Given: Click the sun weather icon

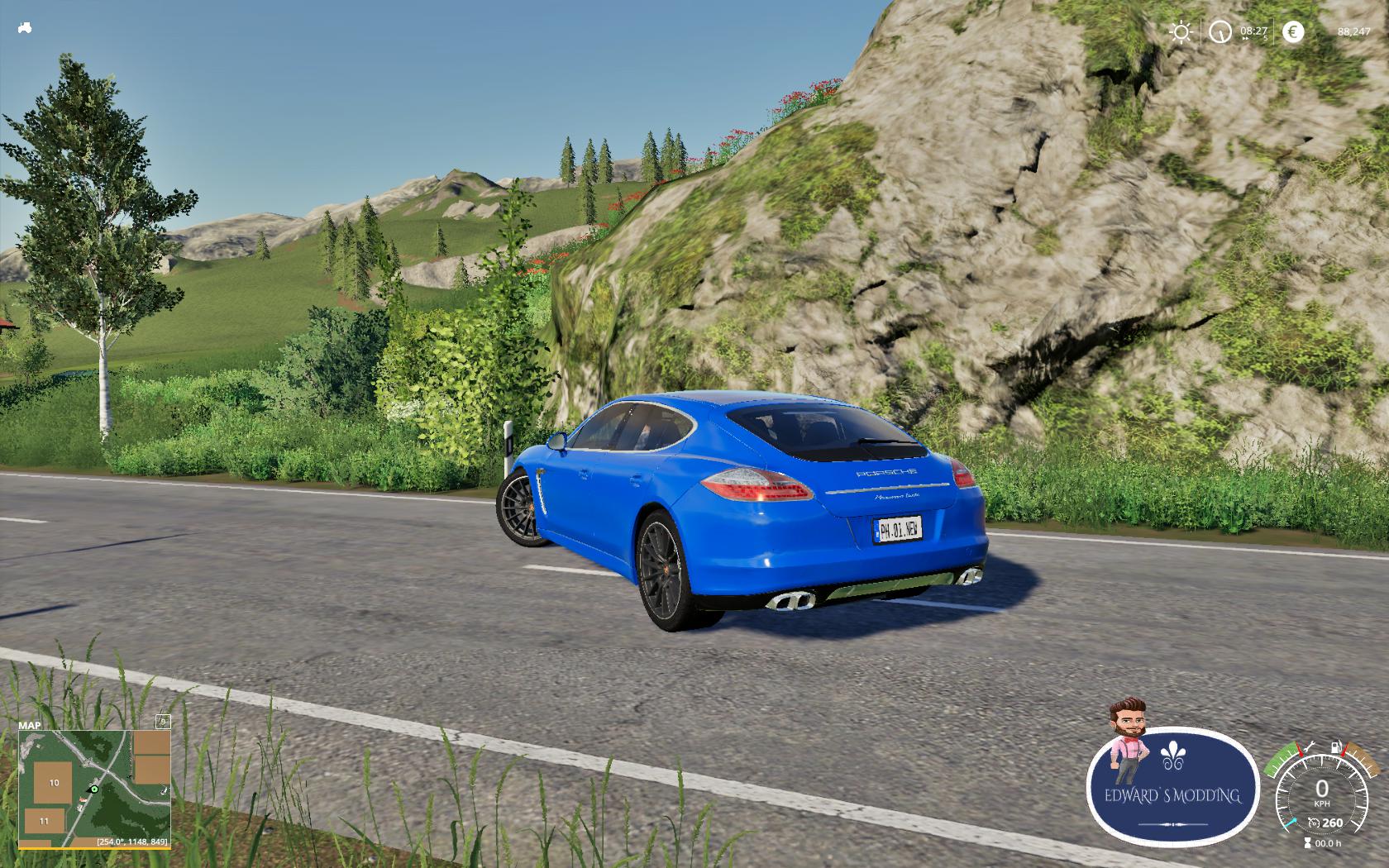Looking at the screenshot, I should [x=1181, y=32].
